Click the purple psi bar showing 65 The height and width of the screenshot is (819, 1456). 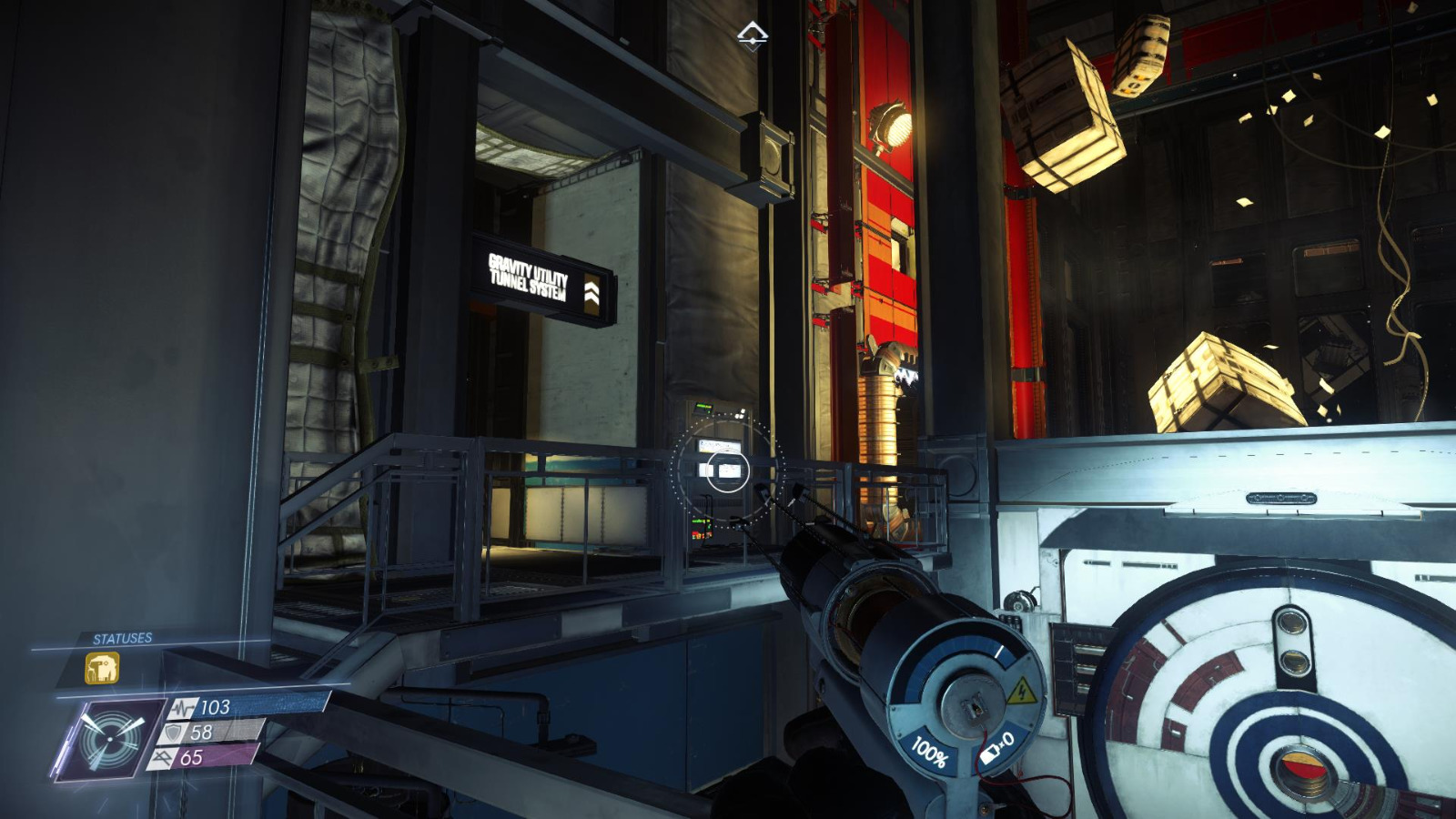[213, 757]
